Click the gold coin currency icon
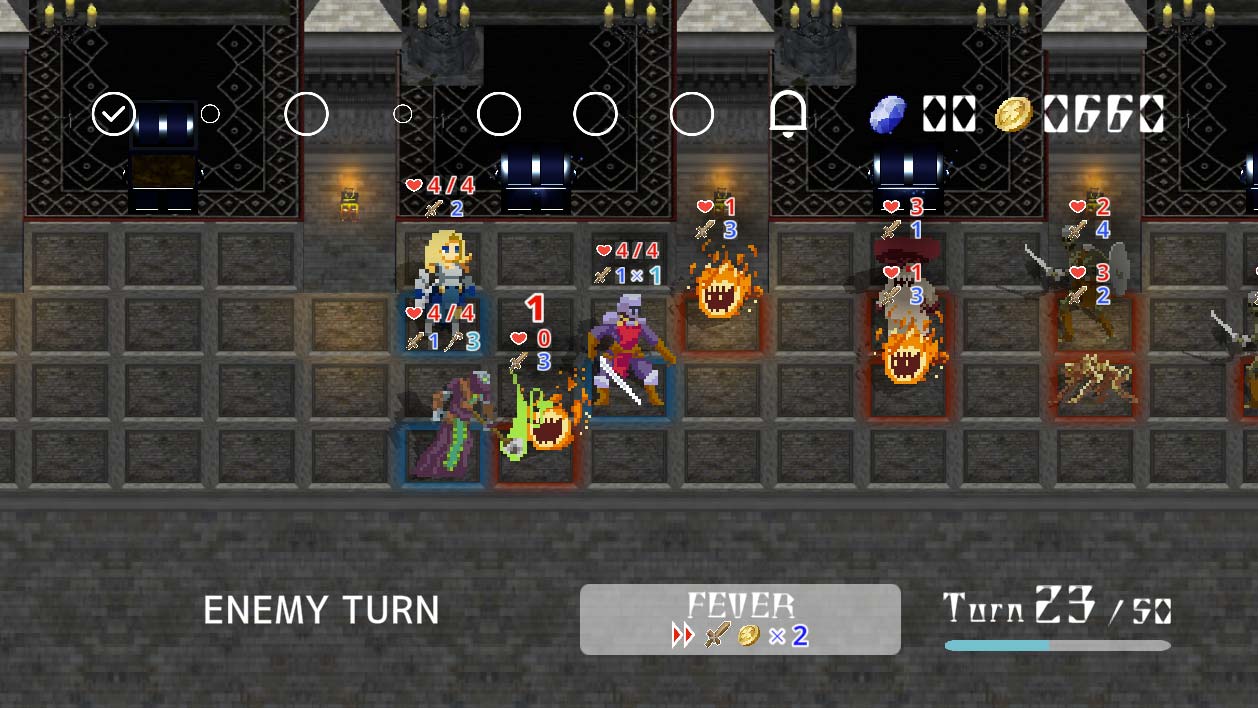Screen dimensions: 1258x708 1013,115
